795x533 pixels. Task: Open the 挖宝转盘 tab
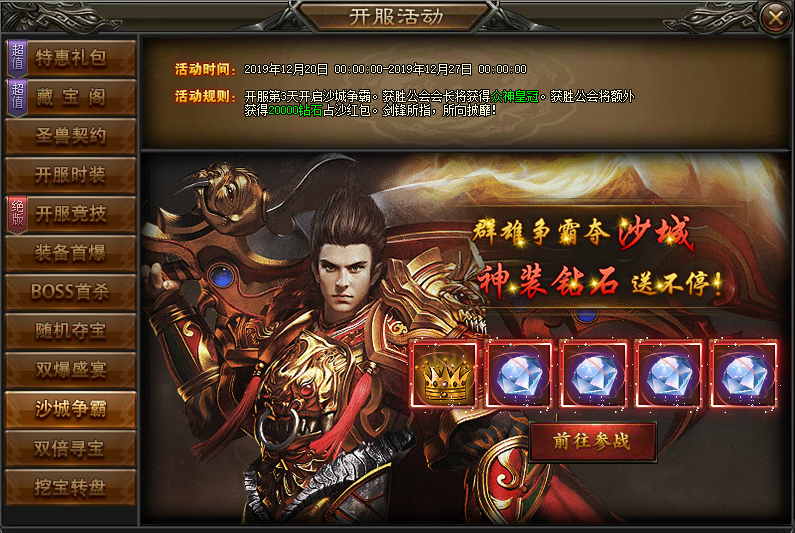[x=70, y=486]
